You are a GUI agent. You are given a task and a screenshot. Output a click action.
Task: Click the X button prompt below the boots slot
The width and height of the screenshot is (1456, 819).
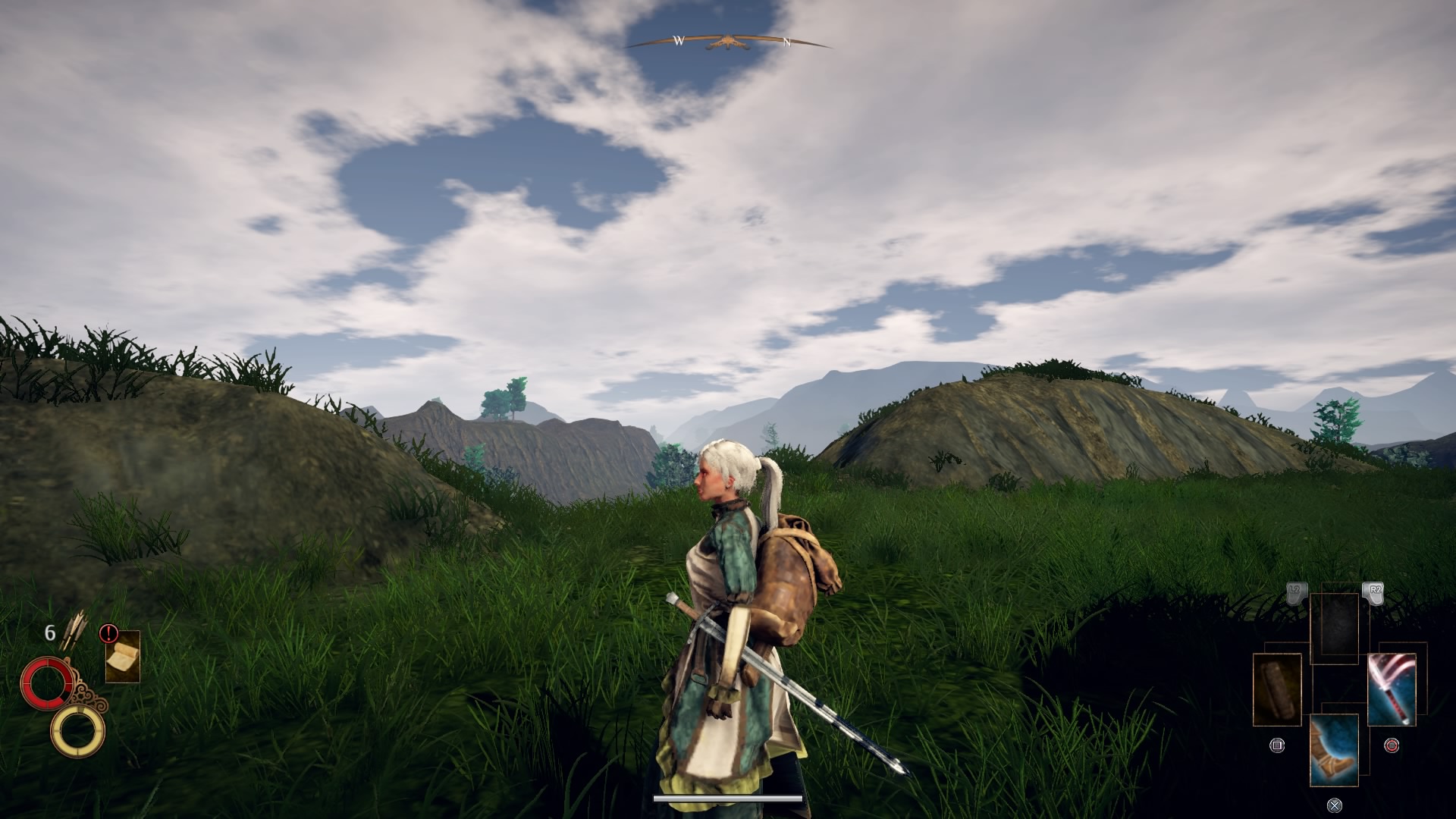[1335, 805]
